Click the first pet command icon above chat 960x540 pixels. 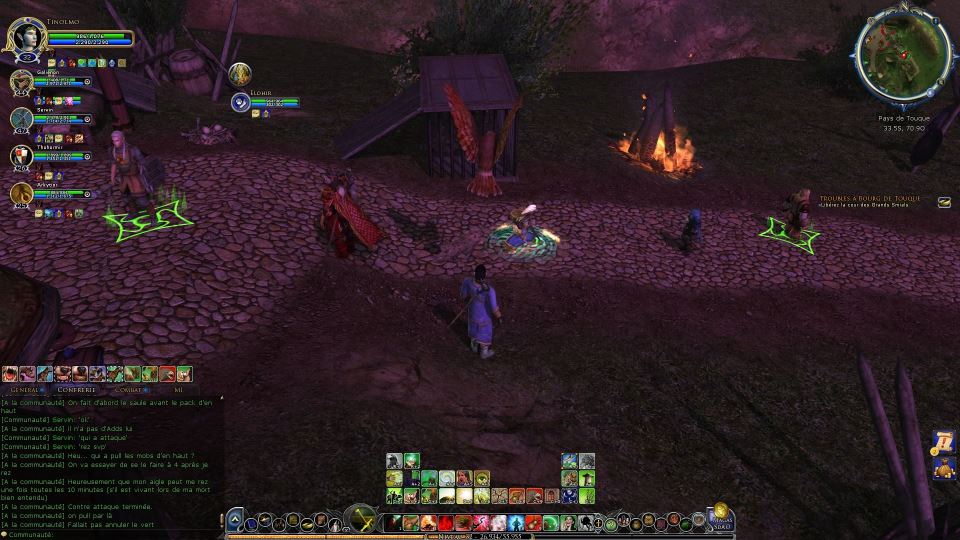point(10,373)
